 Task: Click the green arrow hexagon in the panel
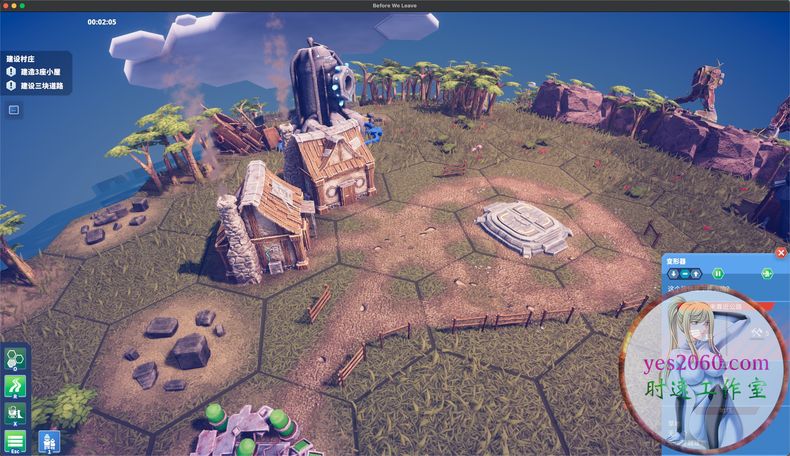click(766, 273)
